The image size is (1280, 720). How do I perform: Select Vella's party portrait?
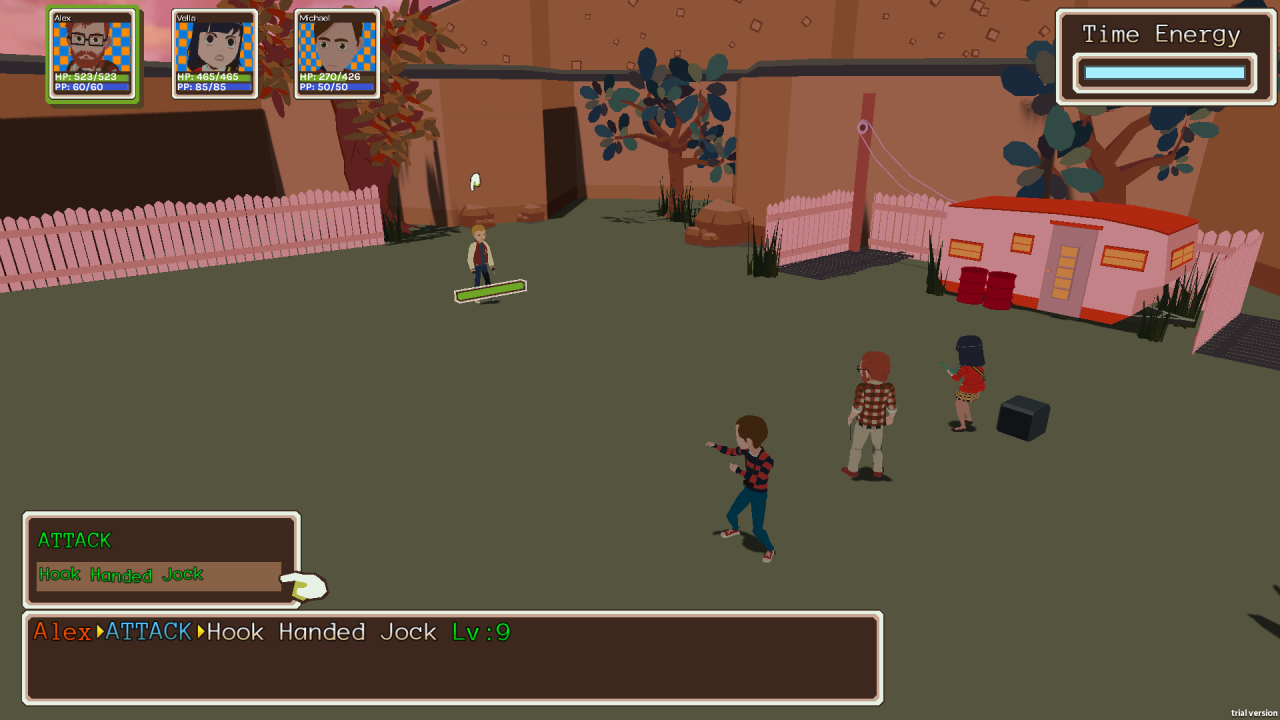[x=214, y=53]
